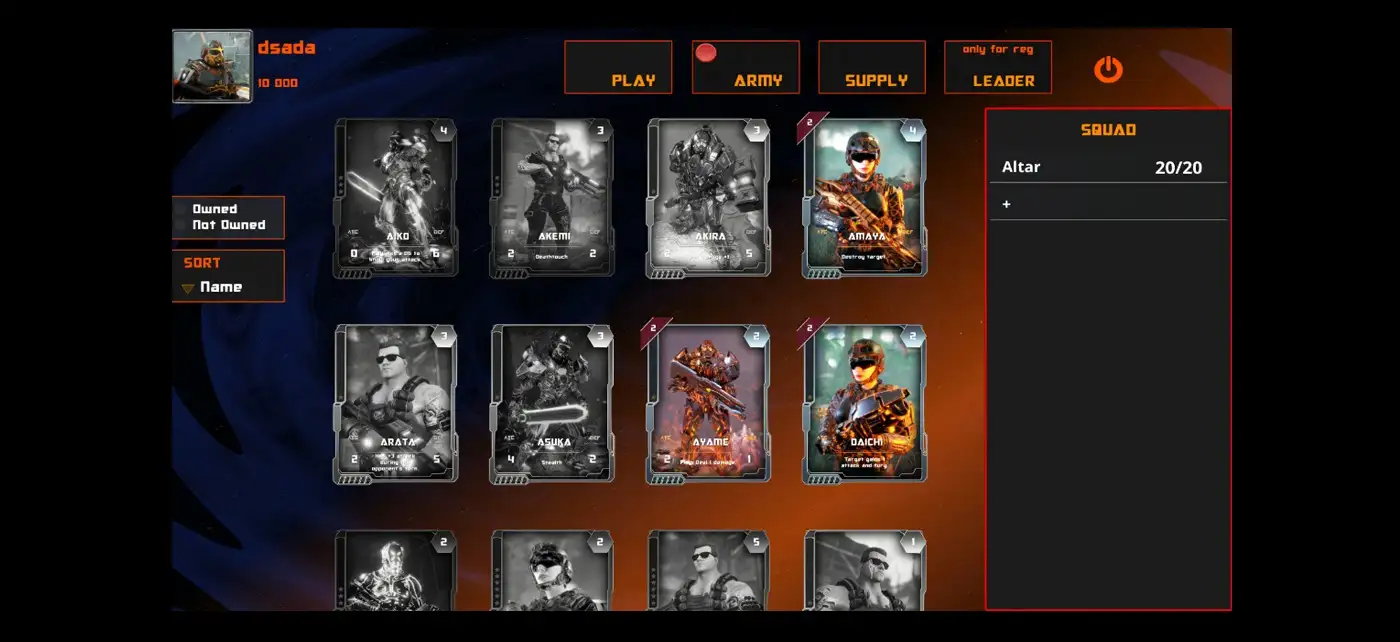Open the SUPPLY shop
The image size is (1400, 642).
871,67
